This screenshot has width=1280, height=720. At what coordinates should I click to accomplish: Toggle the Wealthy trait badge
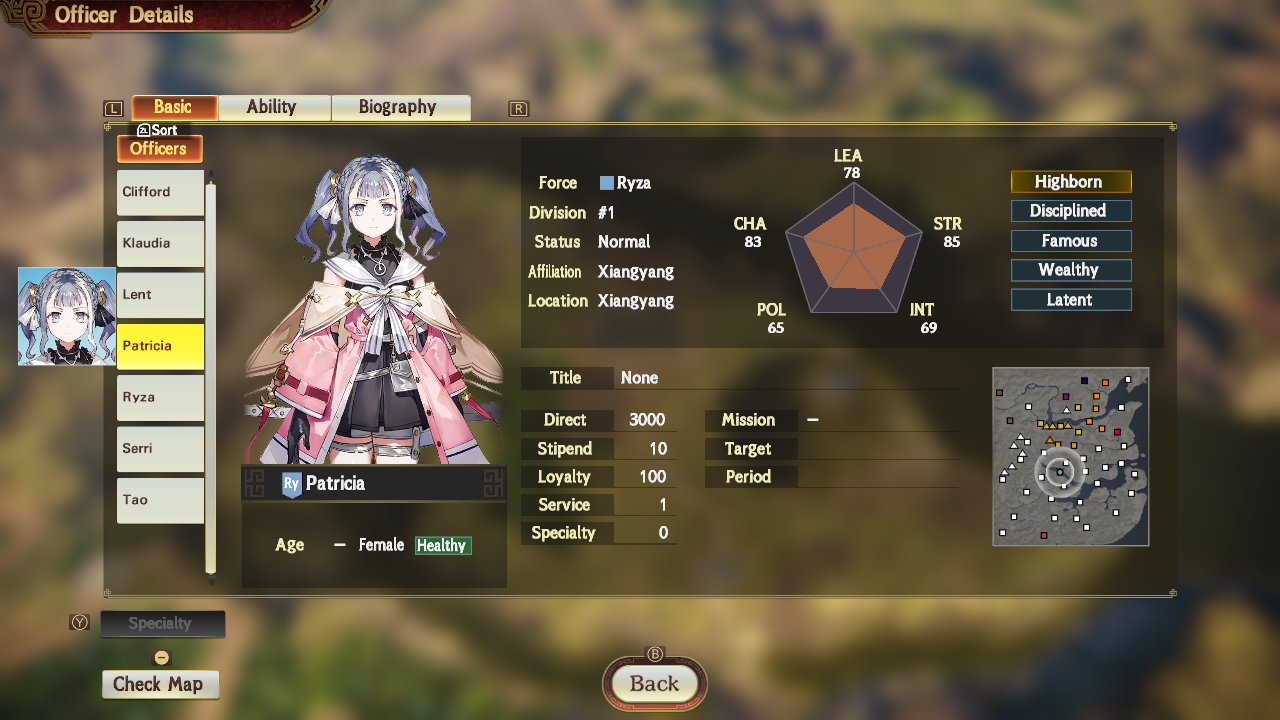pos(1071,270)
